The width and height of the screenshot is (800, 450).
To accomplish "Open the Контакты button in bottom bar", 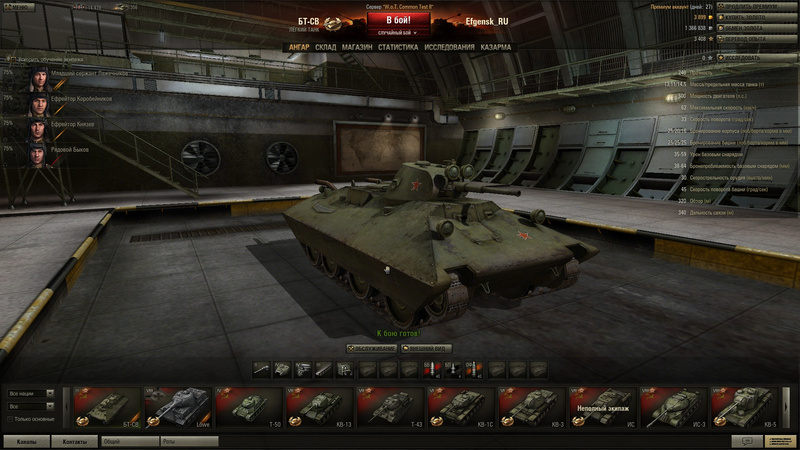I will [74, 440].
